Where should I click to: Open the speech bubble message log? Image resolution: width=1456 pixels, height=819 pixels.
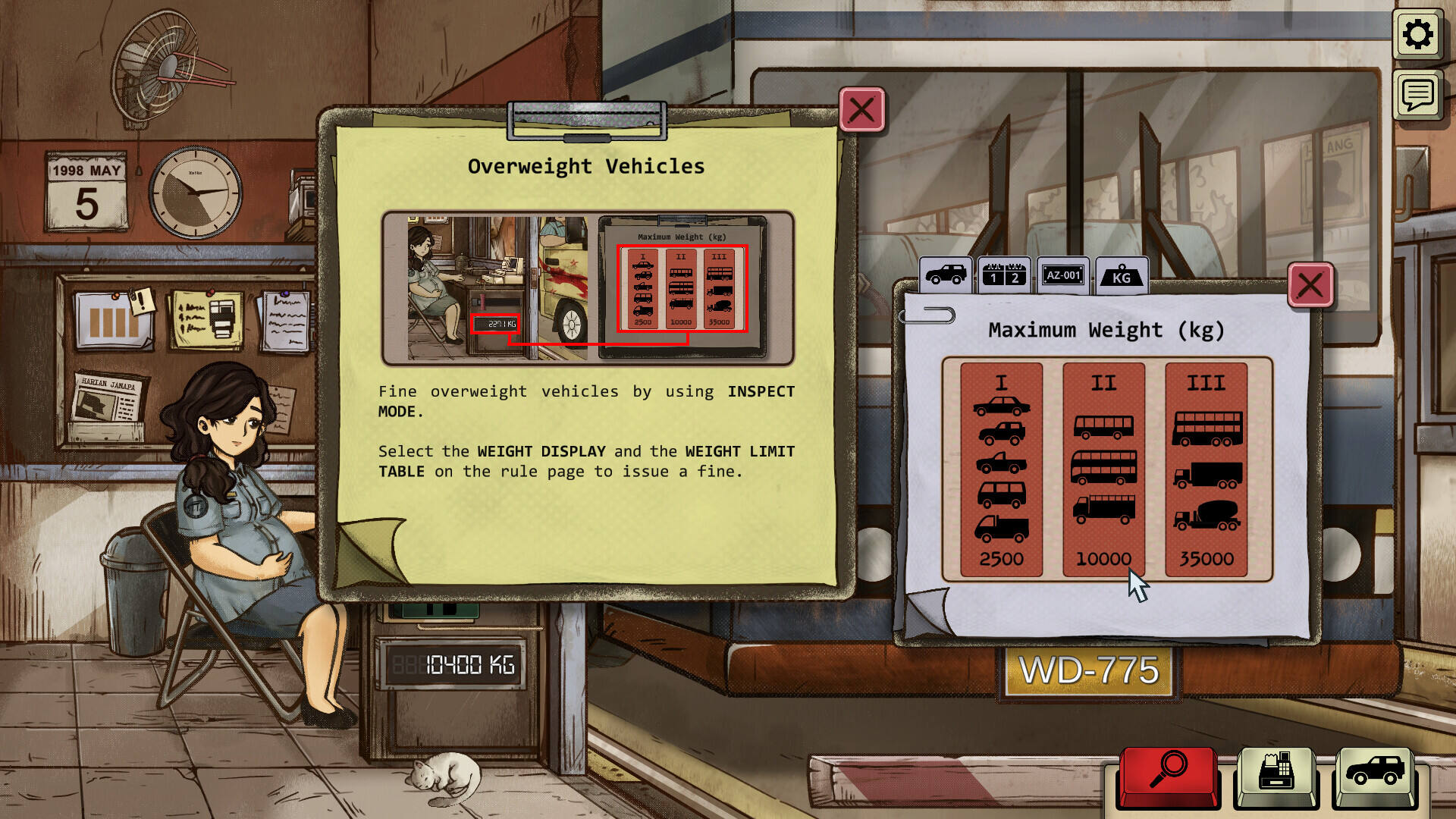1417,95
